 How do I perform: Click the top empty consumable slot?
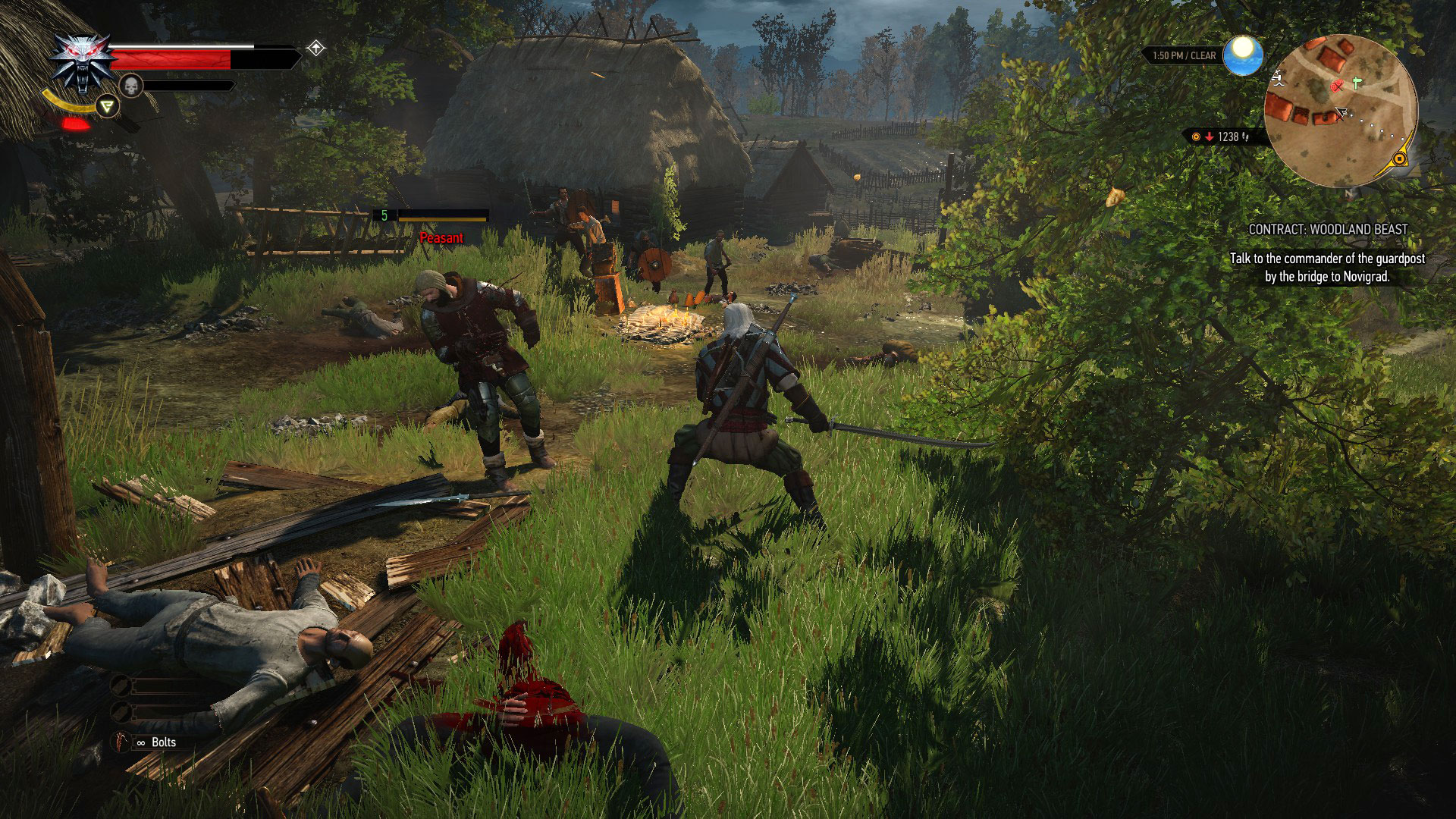(x=121, y=686)
